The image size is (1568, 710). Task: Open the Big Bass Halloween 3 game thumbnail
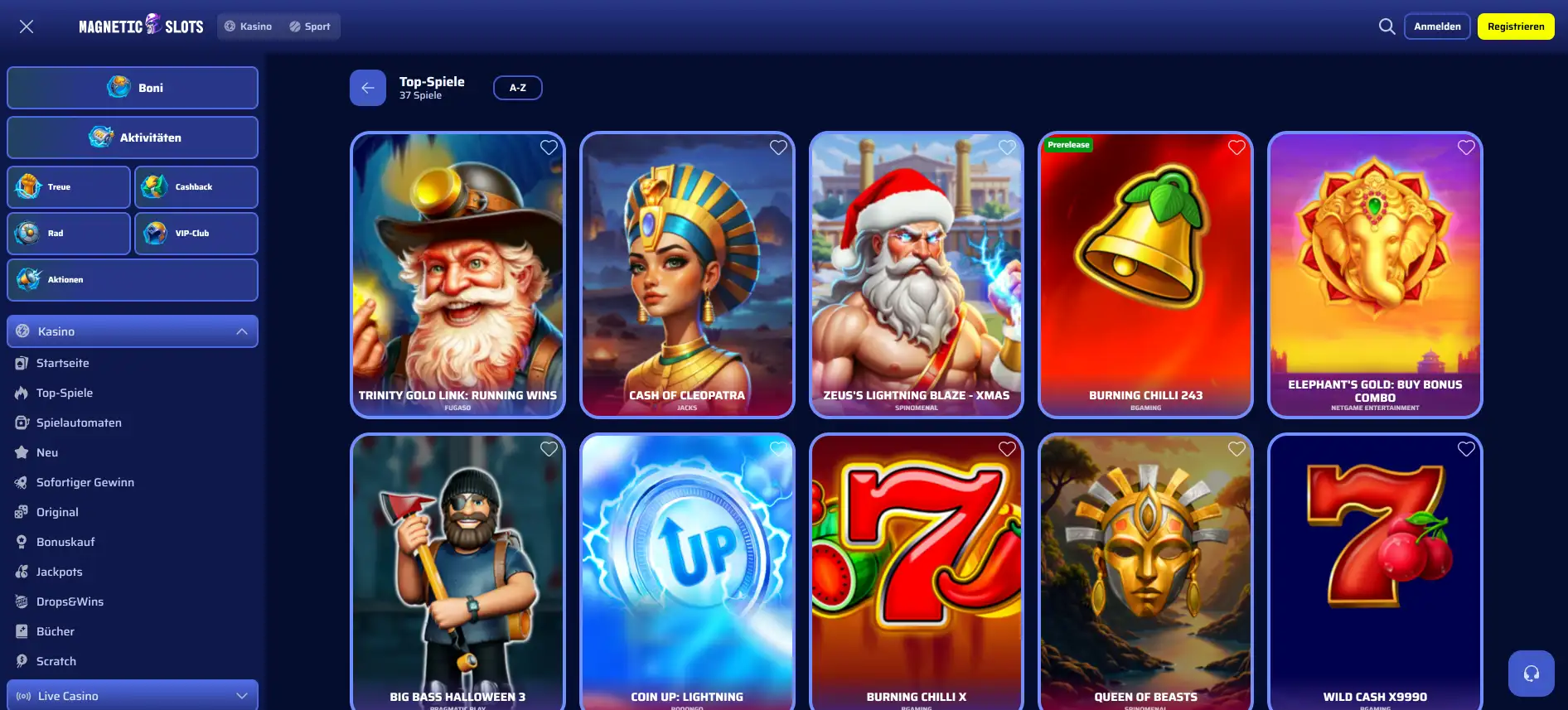[x=457, y=572]
